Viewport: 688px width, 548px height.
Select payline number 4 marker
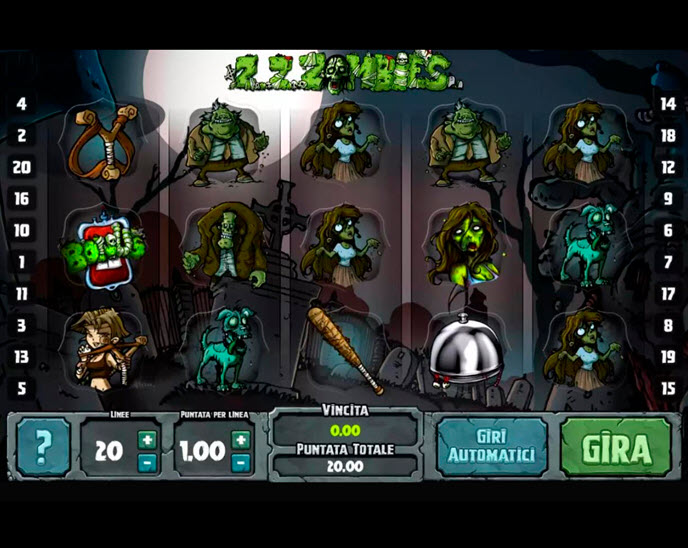coord(21,104)
